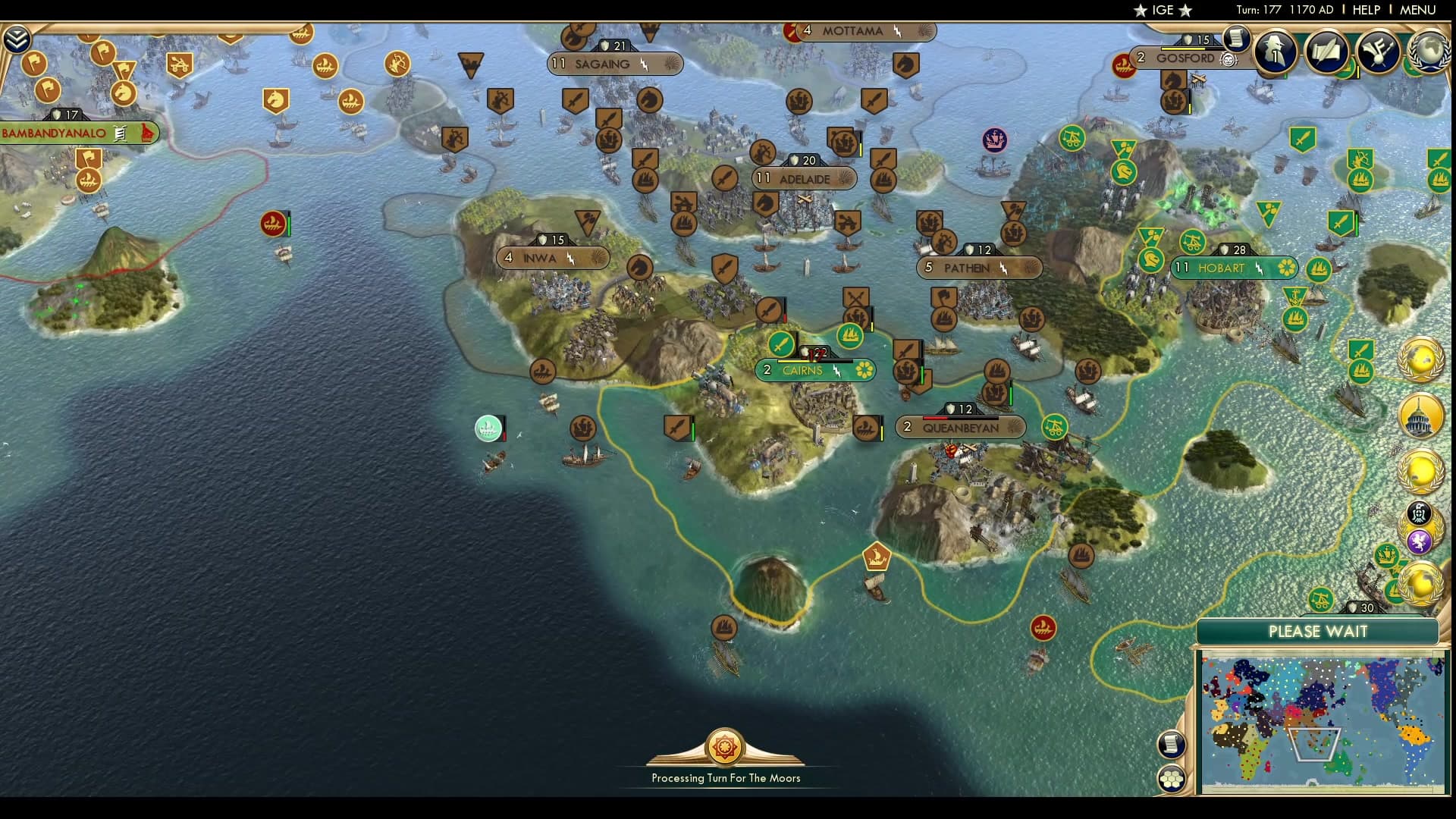Open the Culture and Tourism overview icon

1380,49
